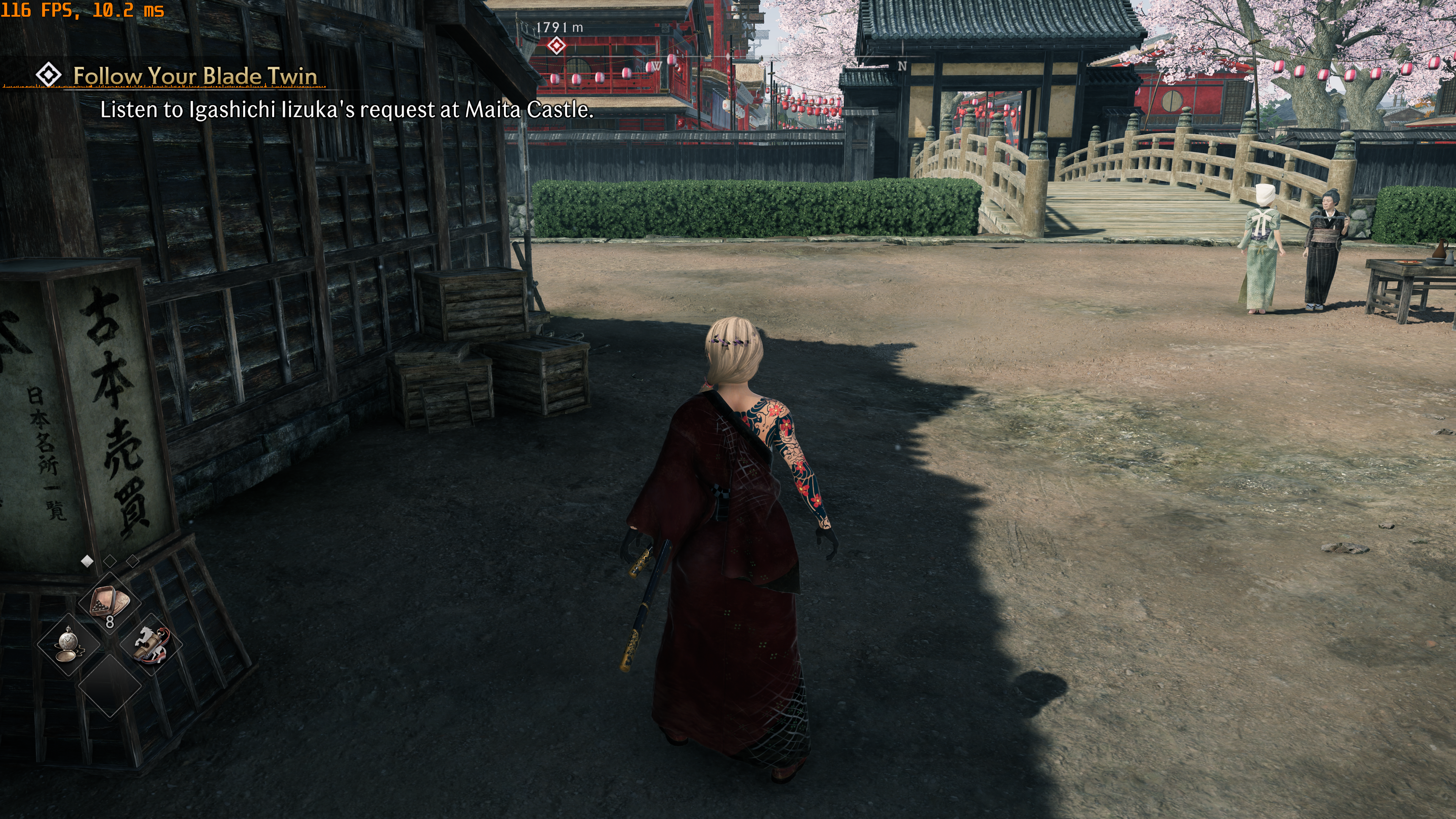Select the empty bottom quick slot
The image size is (1456, 819).
(x=110, y=686)
